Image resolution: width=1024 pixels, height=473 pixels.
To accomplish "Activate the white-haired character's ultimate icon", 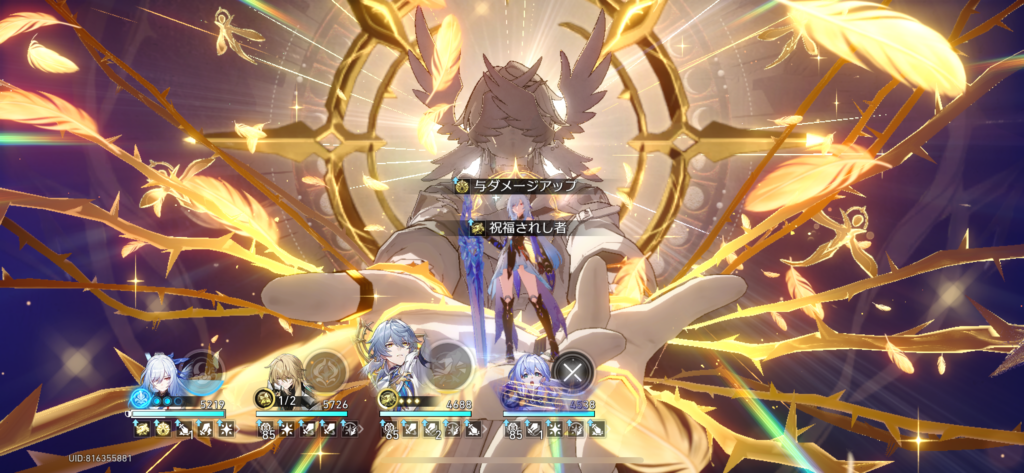I will [204, 368].
